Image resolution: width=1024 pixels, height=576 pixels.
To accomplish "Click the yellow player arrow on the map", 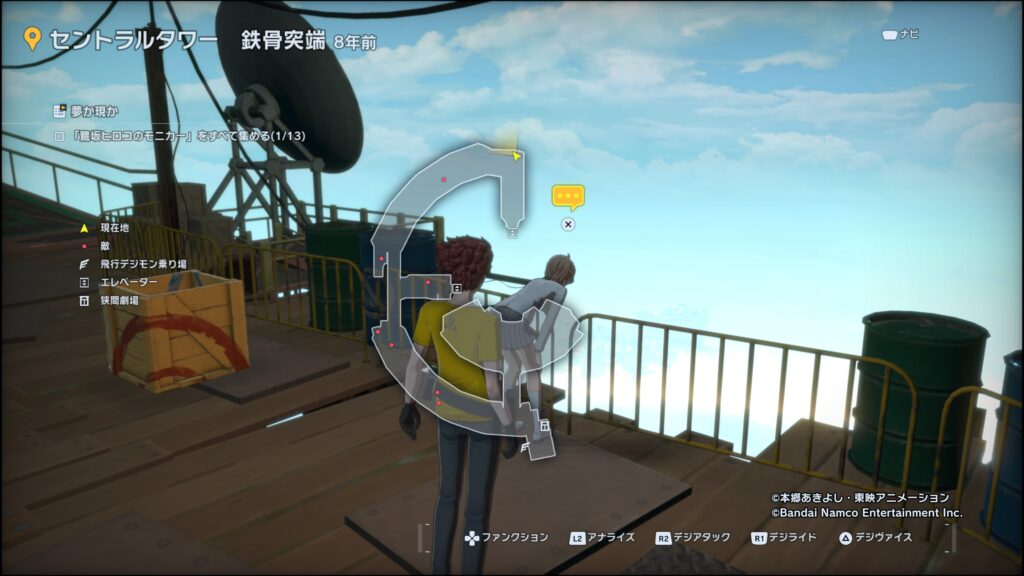I will [x=516, y=156].
